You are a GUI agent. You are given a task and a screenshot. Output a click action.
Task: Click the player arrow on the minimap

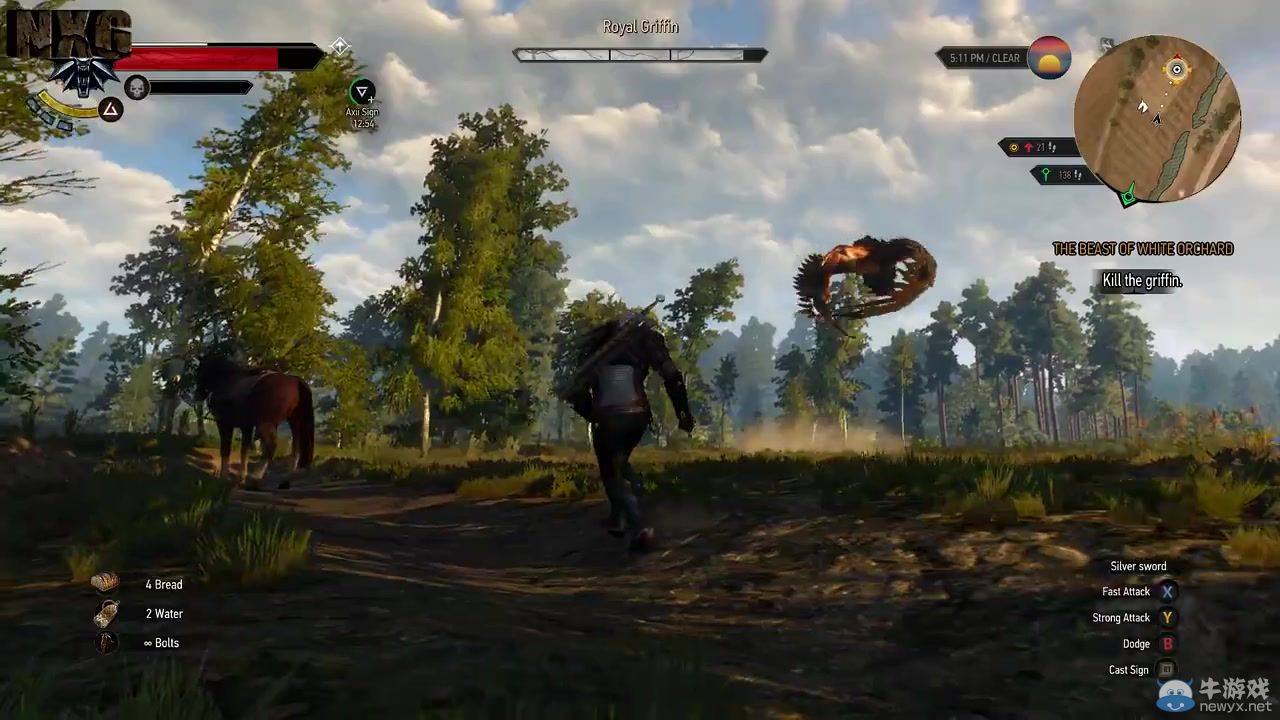pos(1155,119)
